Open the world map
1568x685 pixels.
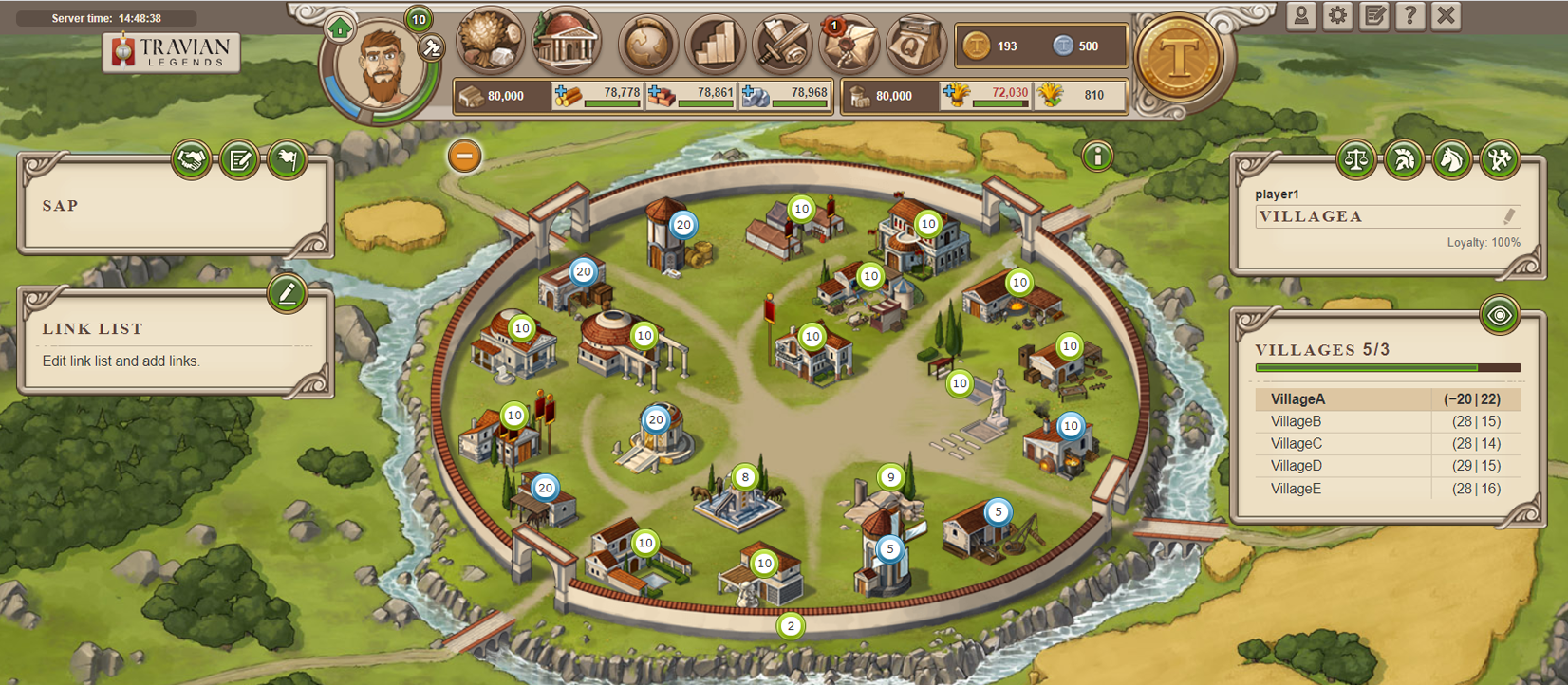pyautogui.click(x=647, y=44)
